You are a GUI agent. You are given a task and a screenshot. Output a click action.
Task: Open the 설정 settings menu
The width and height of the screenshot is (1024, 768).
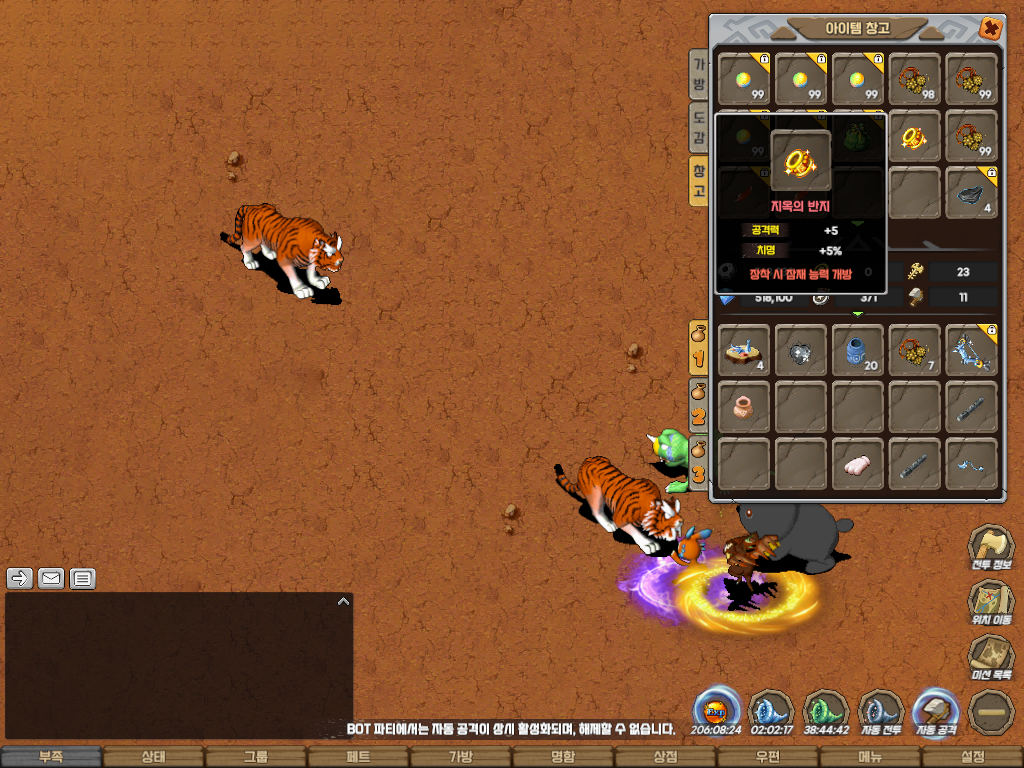tap(972, 757)
